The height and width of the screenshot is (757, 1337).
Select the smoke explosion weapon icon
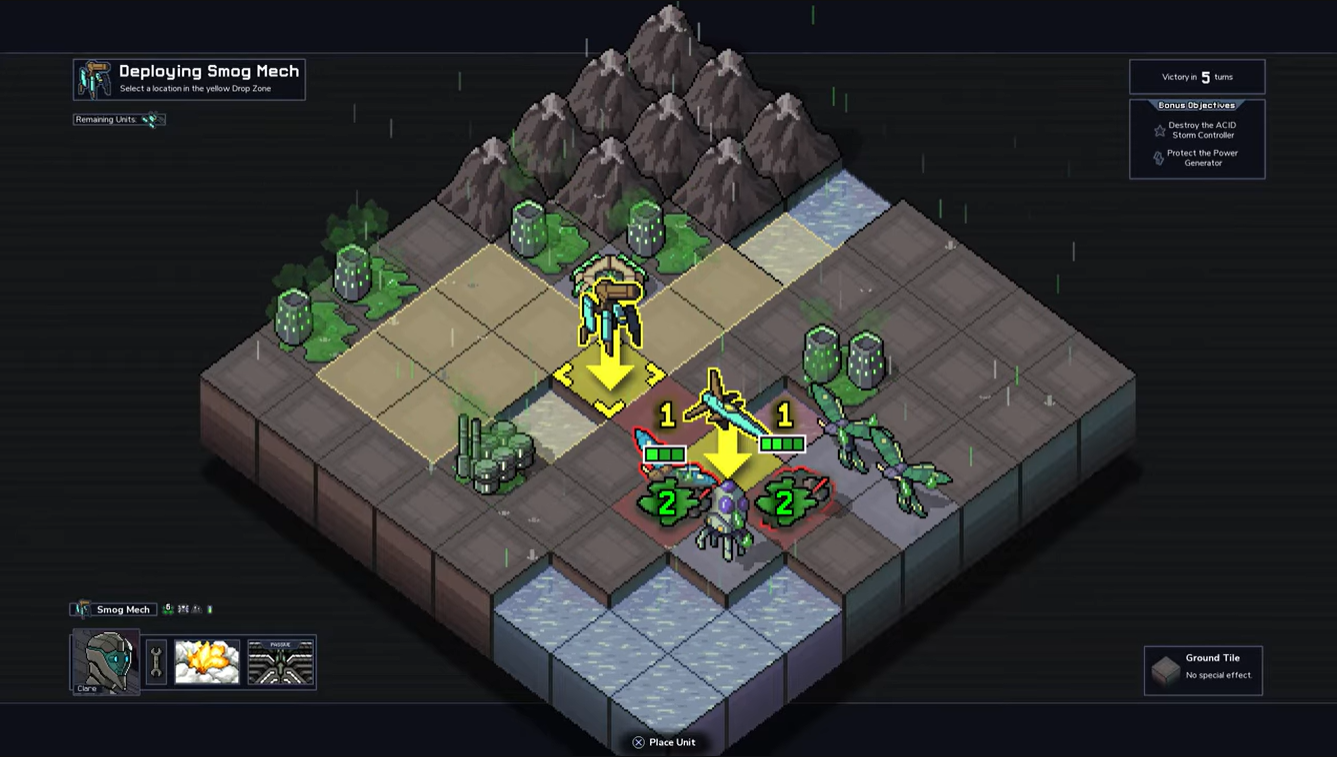coord(207,662)
